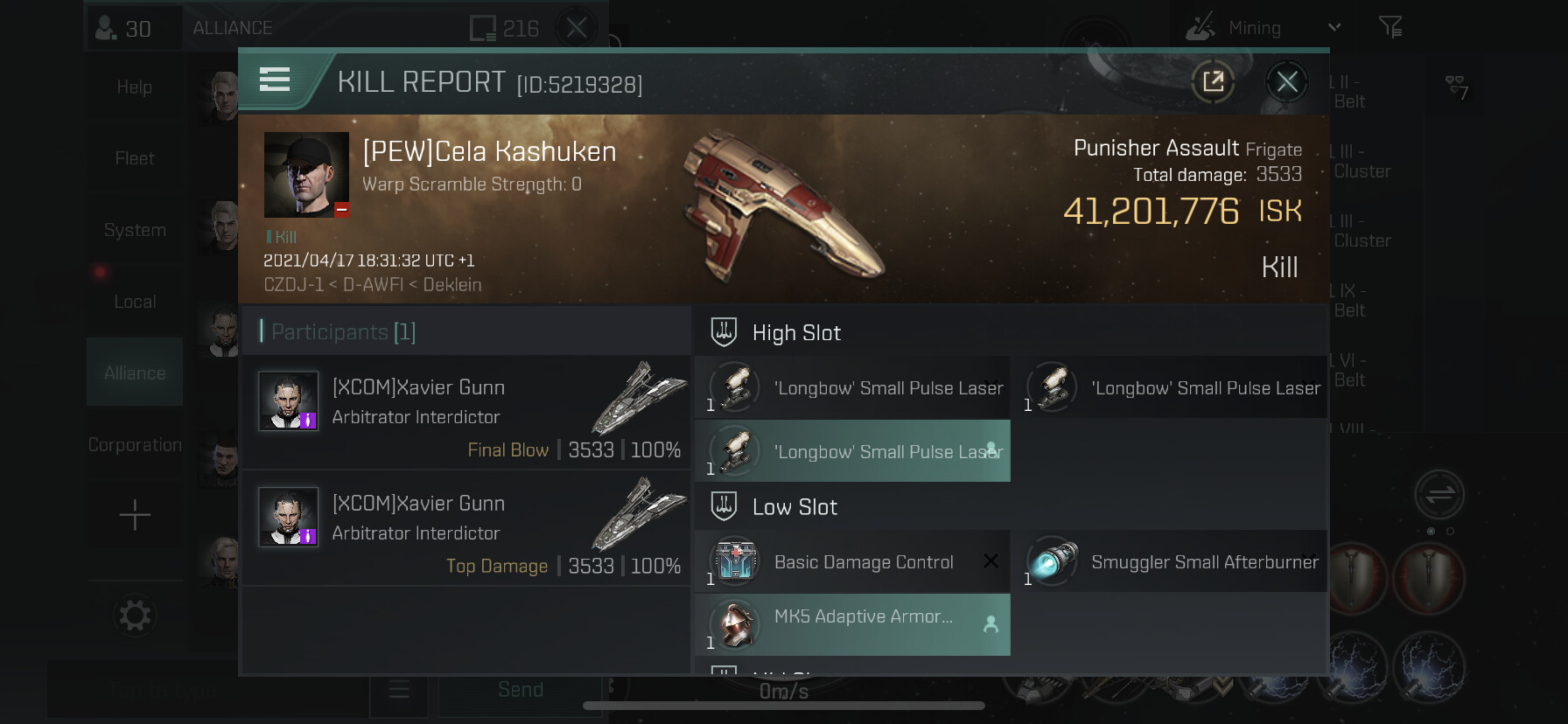Screen dimensions: 1568x724
Task: Select the highlighted 'Longbow' Small Pulse Laser
Action: (853, 451)
